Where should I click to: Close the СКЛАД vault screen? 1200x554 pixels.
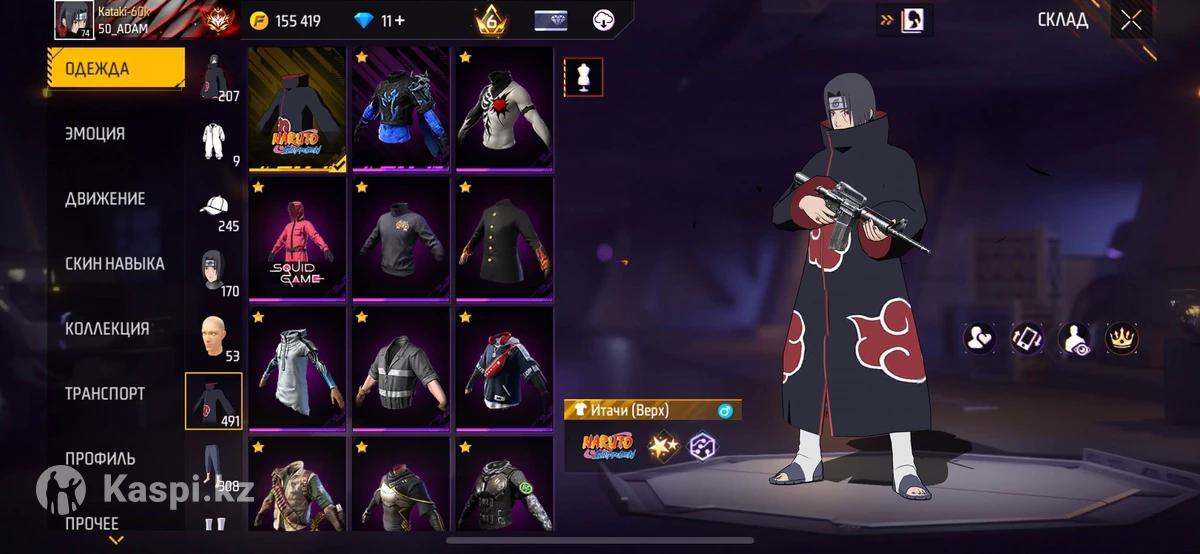pyautogui.click(x=1131, y=21)
